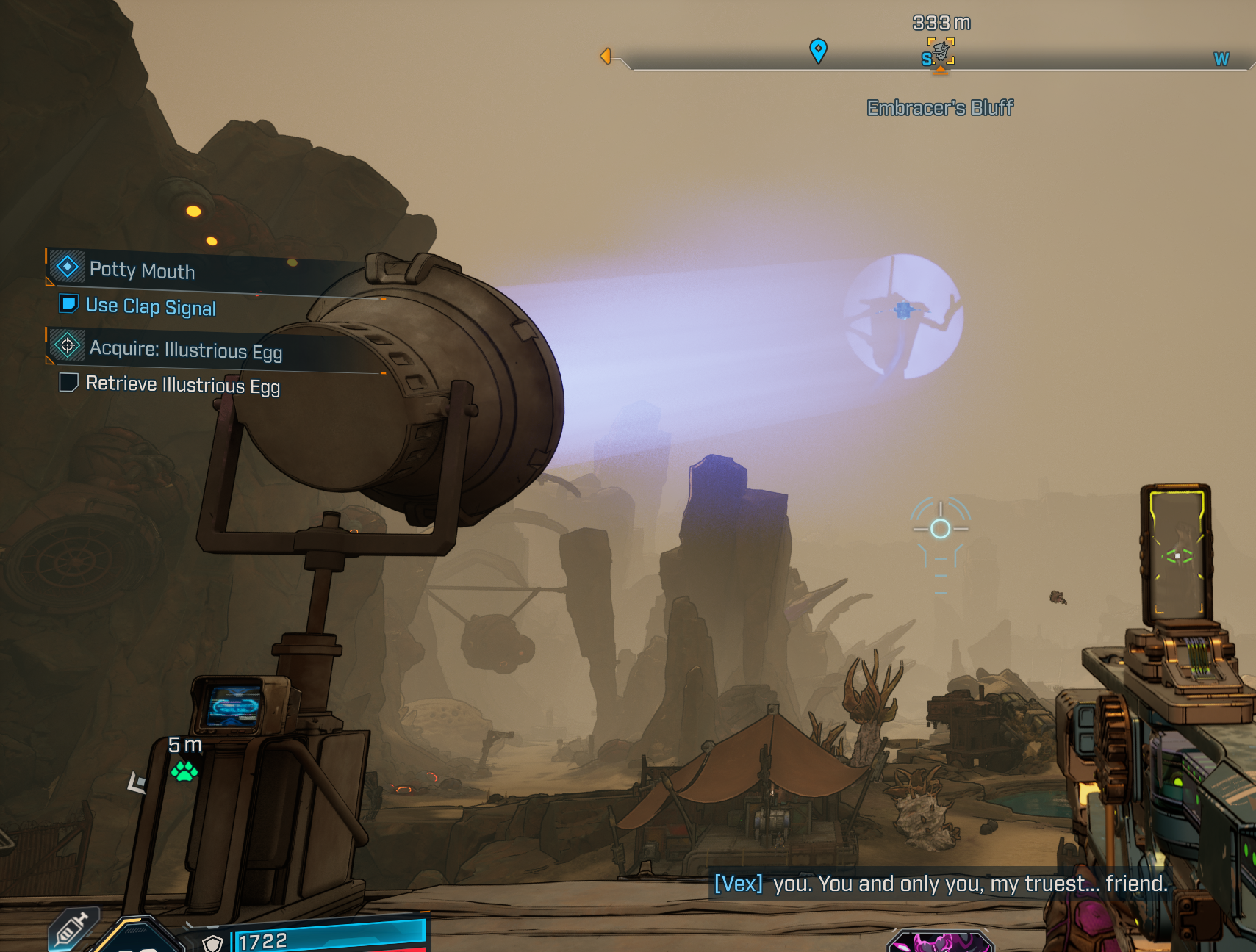Click the orange arrow at compass edge
Screen dimensions: 1256x952
coord(606,56)
